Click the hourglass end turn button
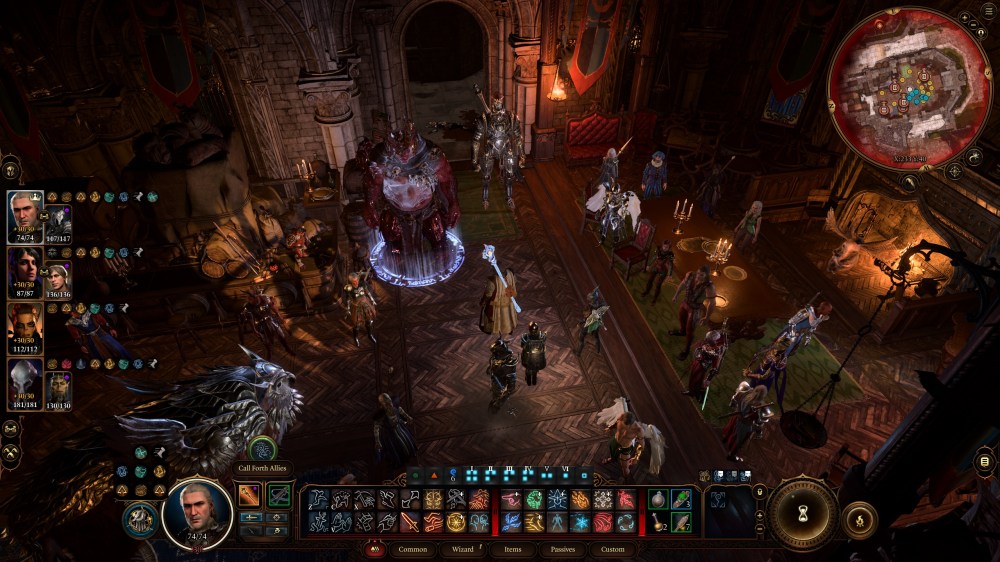Viewport: 1000px width, 562px height. tap(803, 512)
